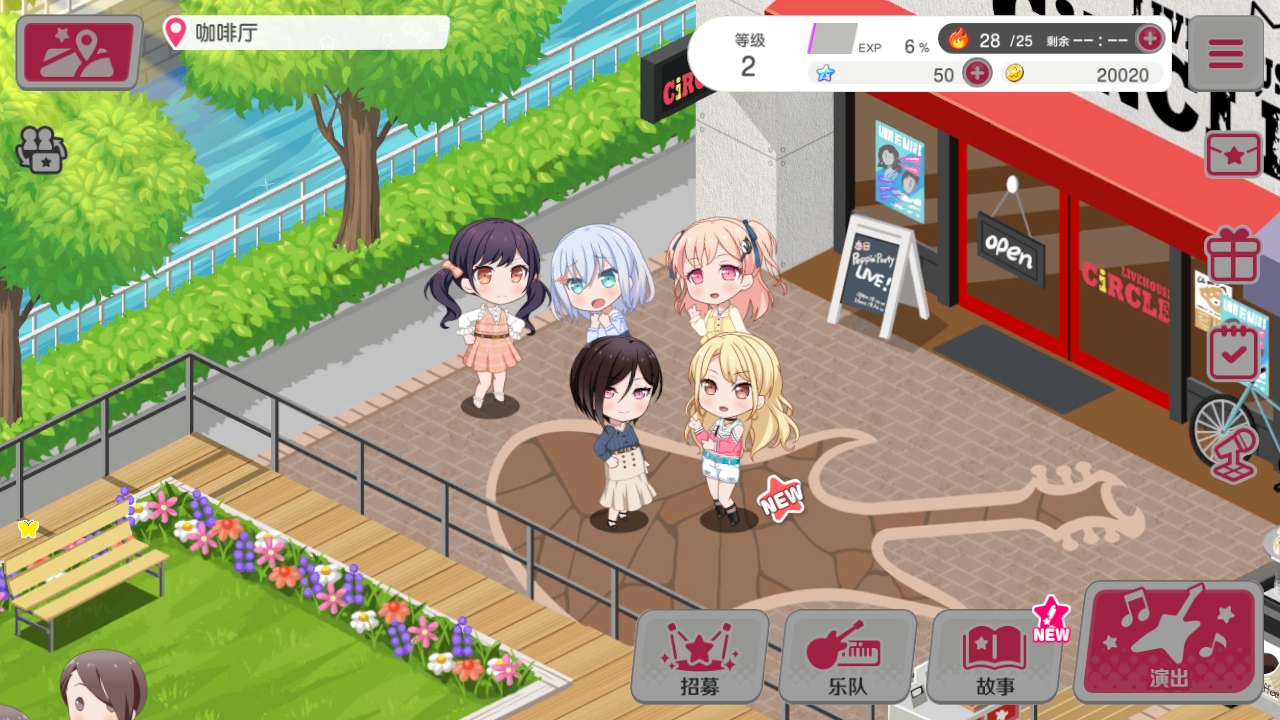Toggle the character conversation camera icon

40,149
